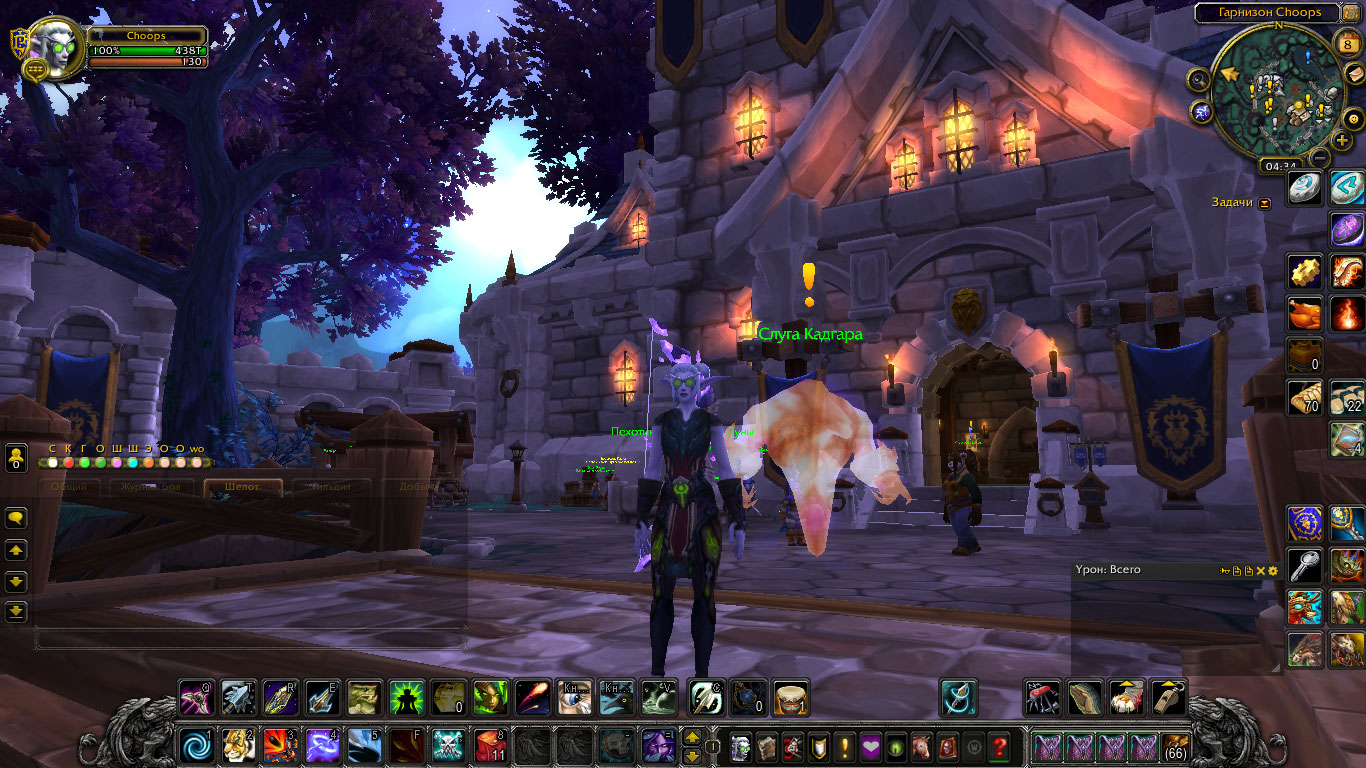Viewport: 1366px width, 768px height.
Task: Open the backpack showing 66 free slots
Action: 1175,746
